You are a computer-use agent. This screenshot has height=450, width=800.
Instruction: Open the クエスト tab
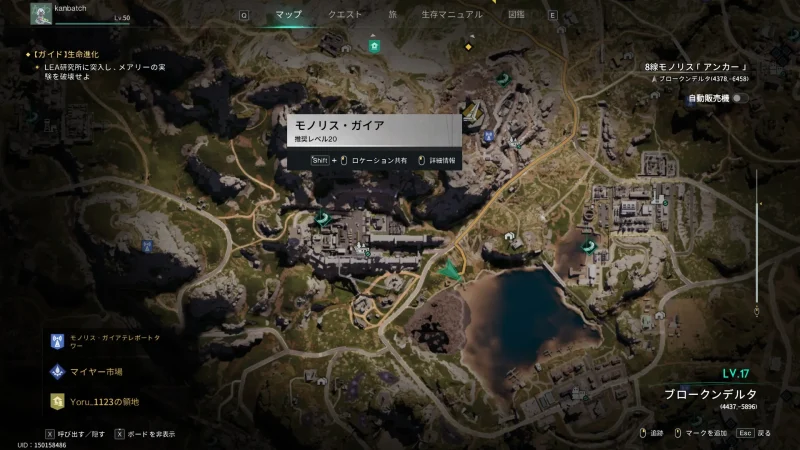click(x=345, y=15)
